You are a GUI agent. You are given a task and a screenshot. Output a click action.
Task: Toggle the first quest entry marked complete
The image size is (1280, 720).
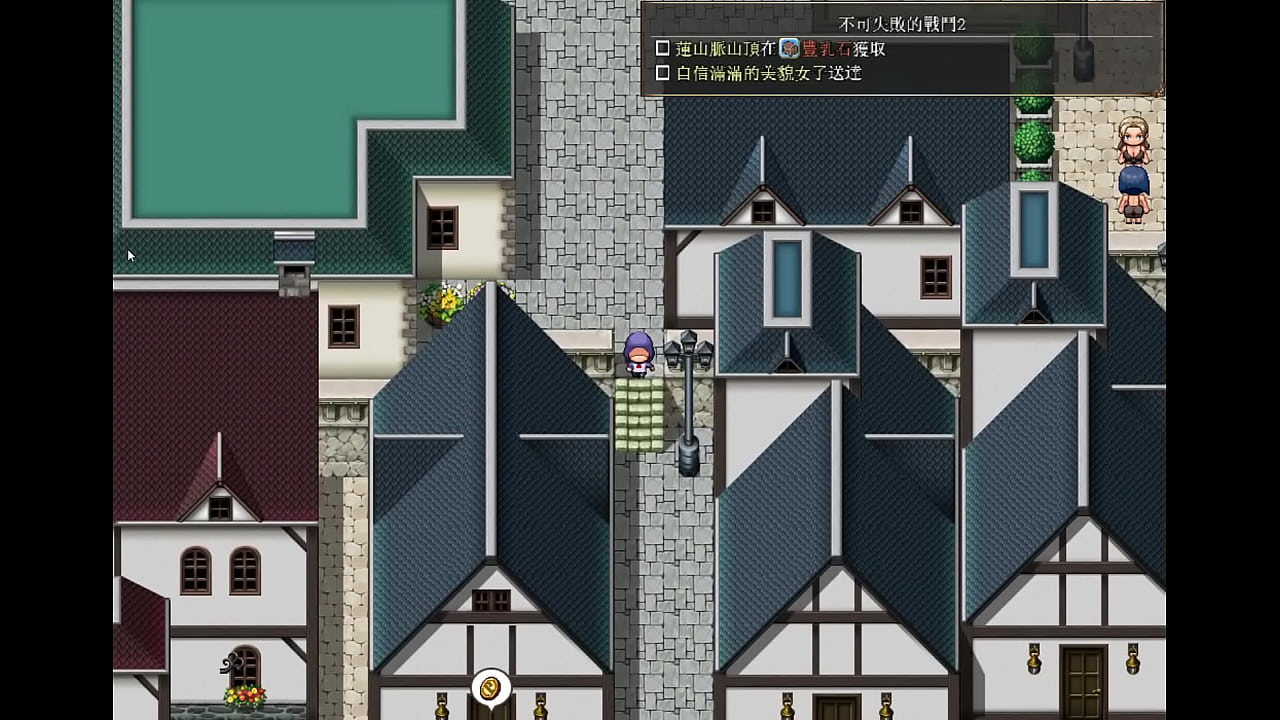(662, 47)
